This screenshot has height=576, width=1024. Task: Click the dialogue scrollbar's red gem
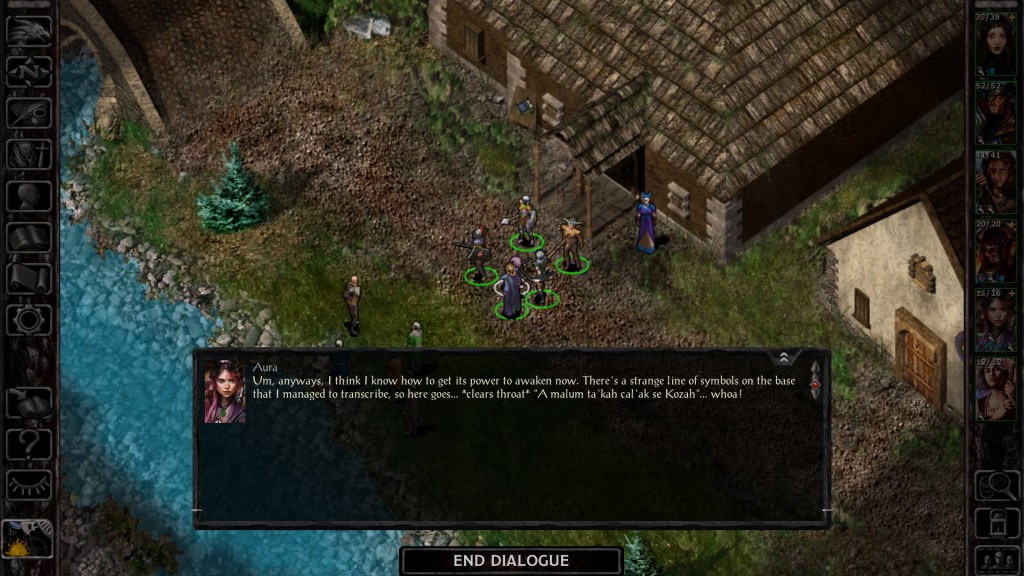click(815, 384)
